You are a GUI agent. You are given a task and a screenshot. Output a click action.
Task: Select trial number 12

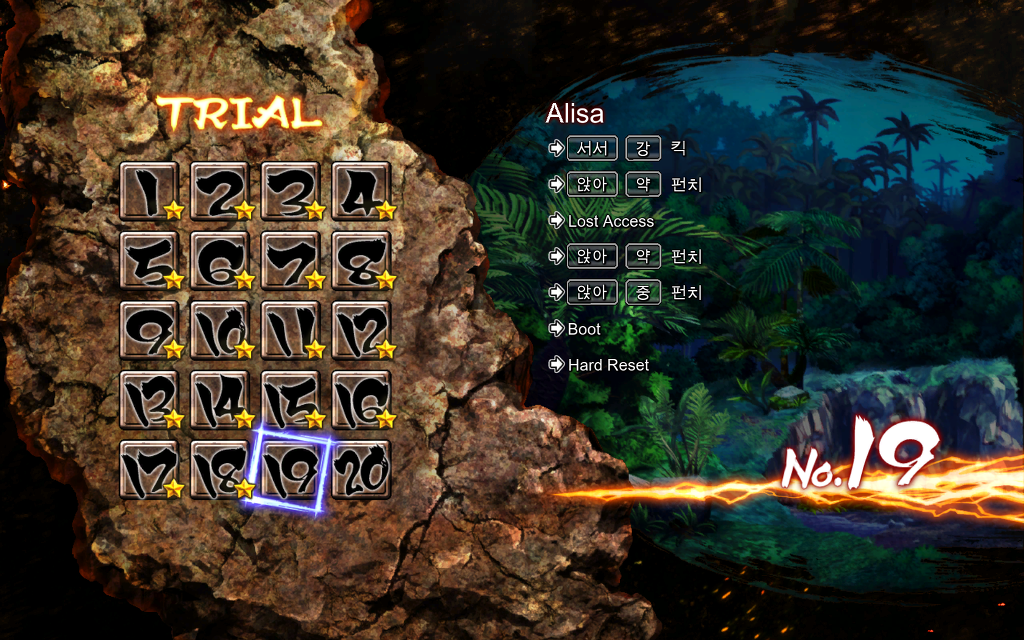(x=361, y=330)
